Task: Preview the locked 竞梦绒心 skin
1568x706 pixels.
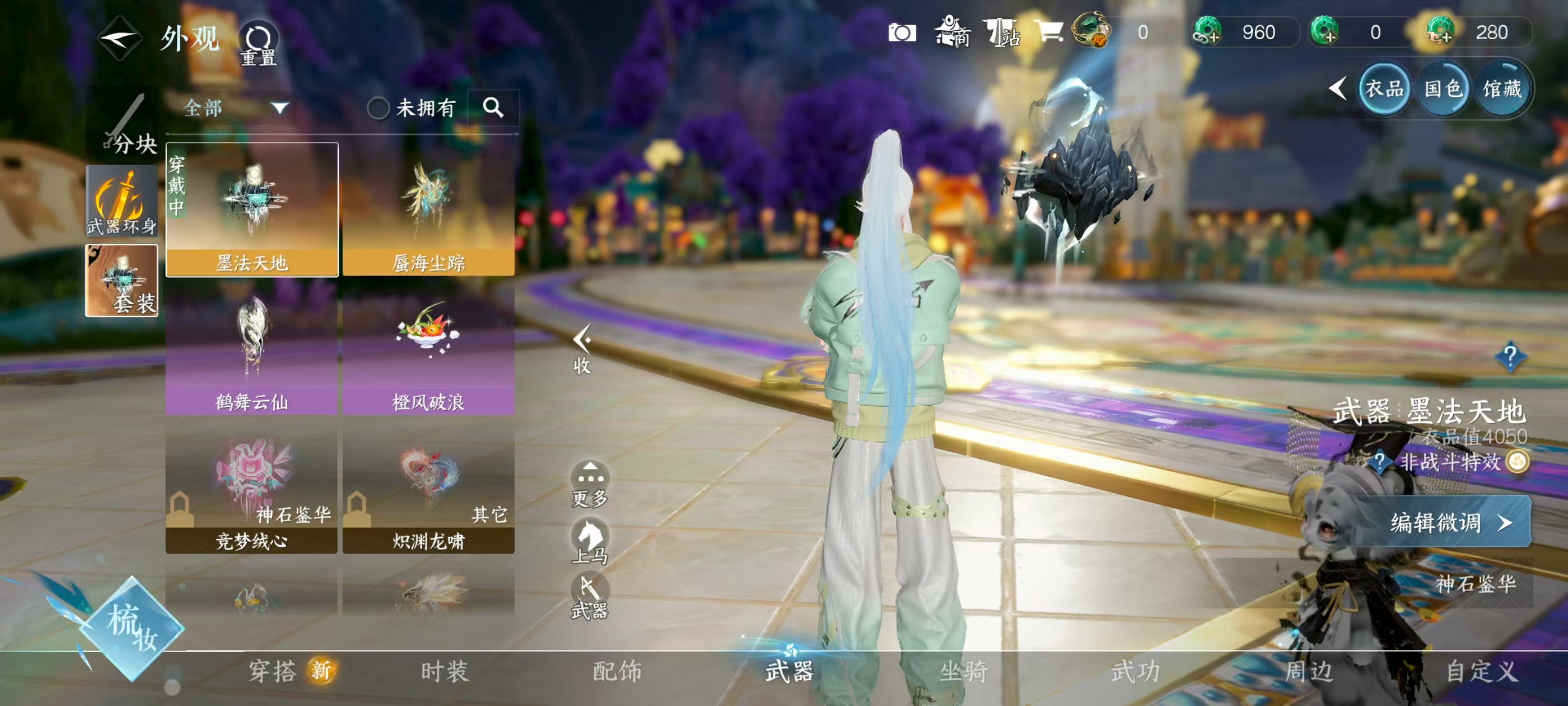Action: point(251,489)
